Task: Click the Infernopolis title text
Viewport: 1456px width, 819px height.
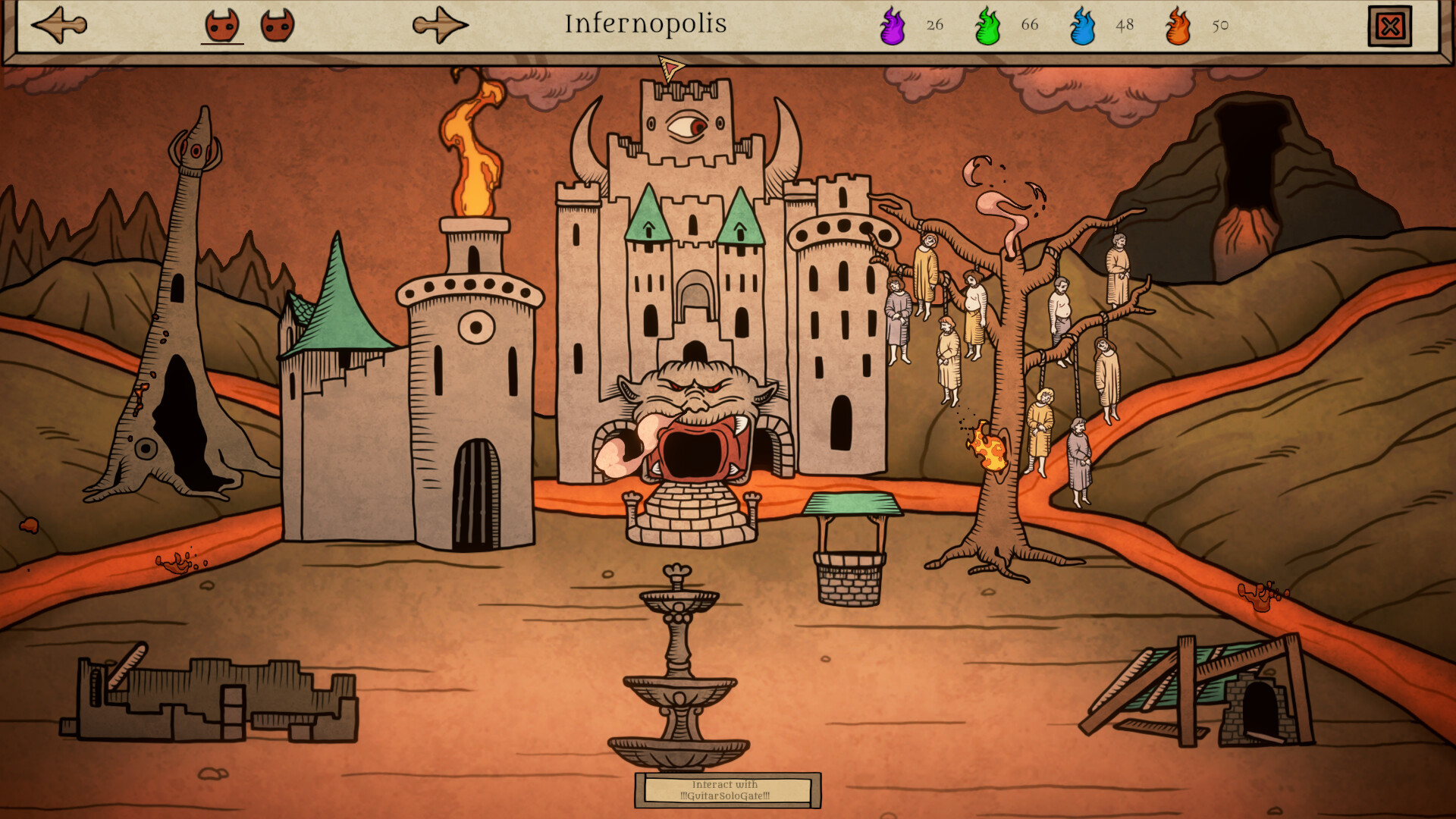Action: [645, 23]
